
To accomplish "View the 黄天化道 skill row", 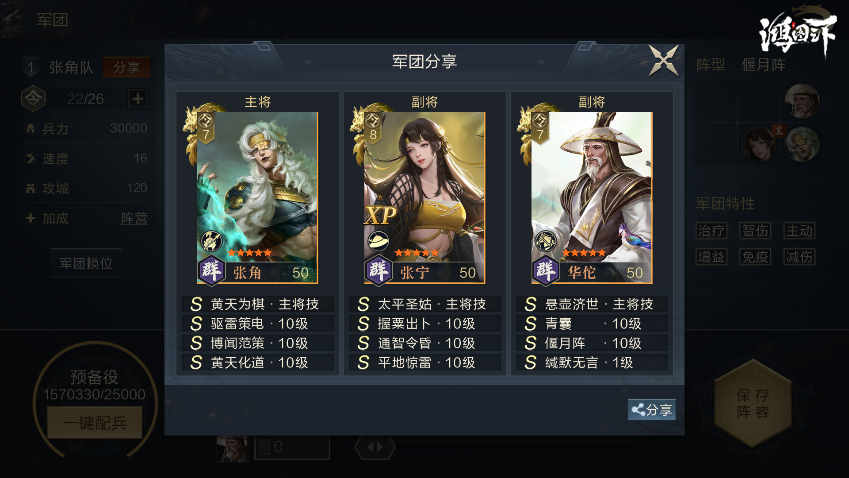I will [258, 363].
